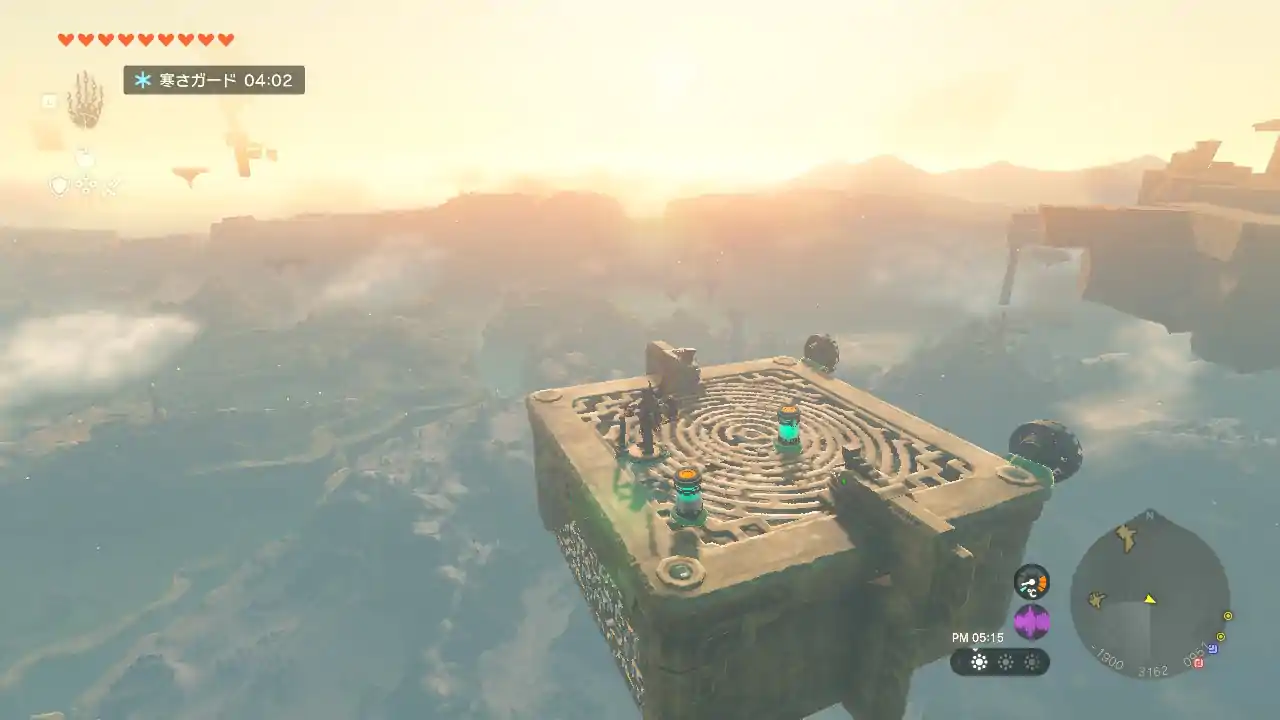The width and height of the screenshot is (1280, 720).
Task: Select the blue shrine marker on minimap
Action: tap(1213, 649)
